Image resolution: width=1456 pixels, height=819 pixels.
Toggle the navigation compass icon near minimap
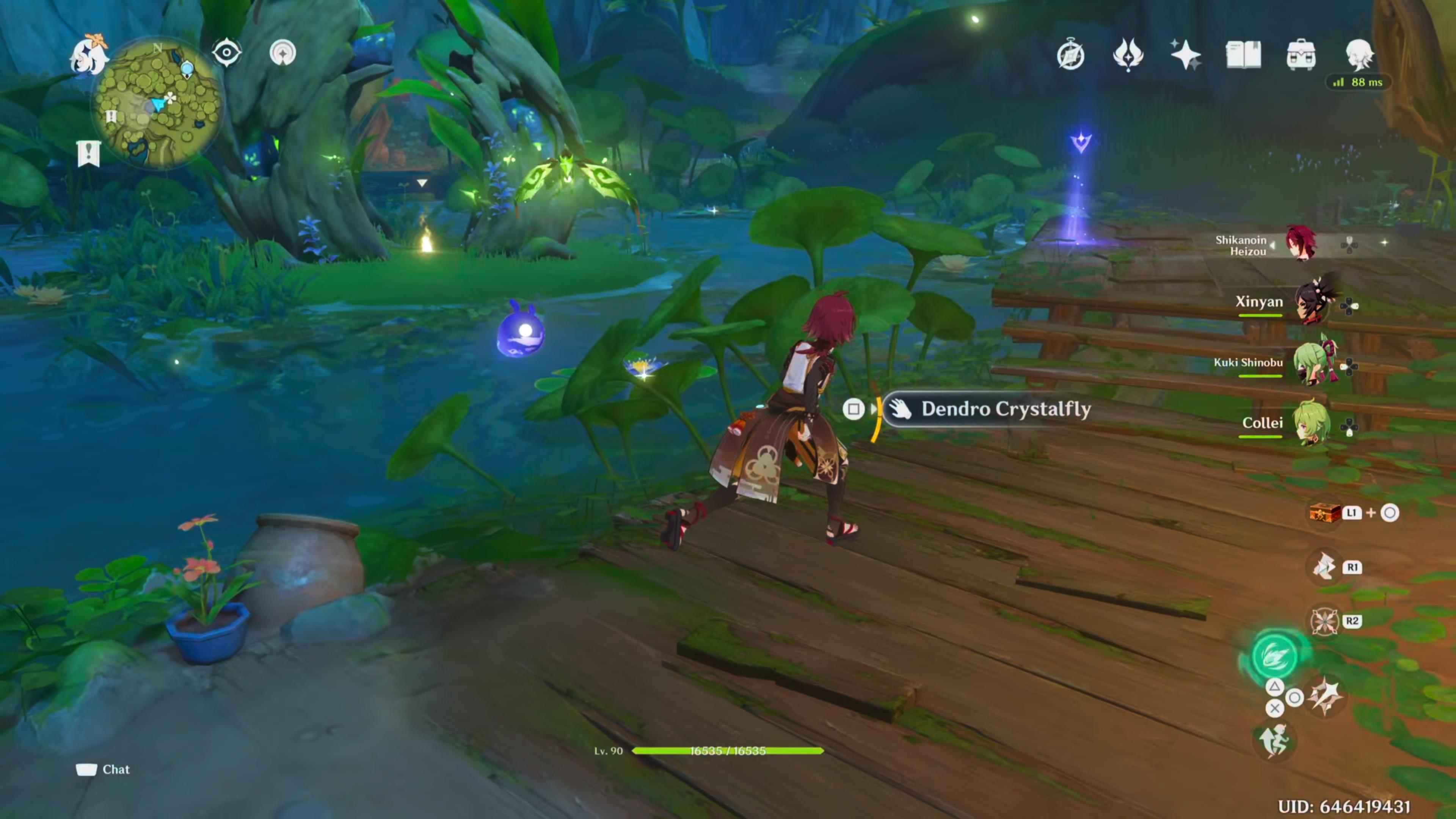point(282,52)
